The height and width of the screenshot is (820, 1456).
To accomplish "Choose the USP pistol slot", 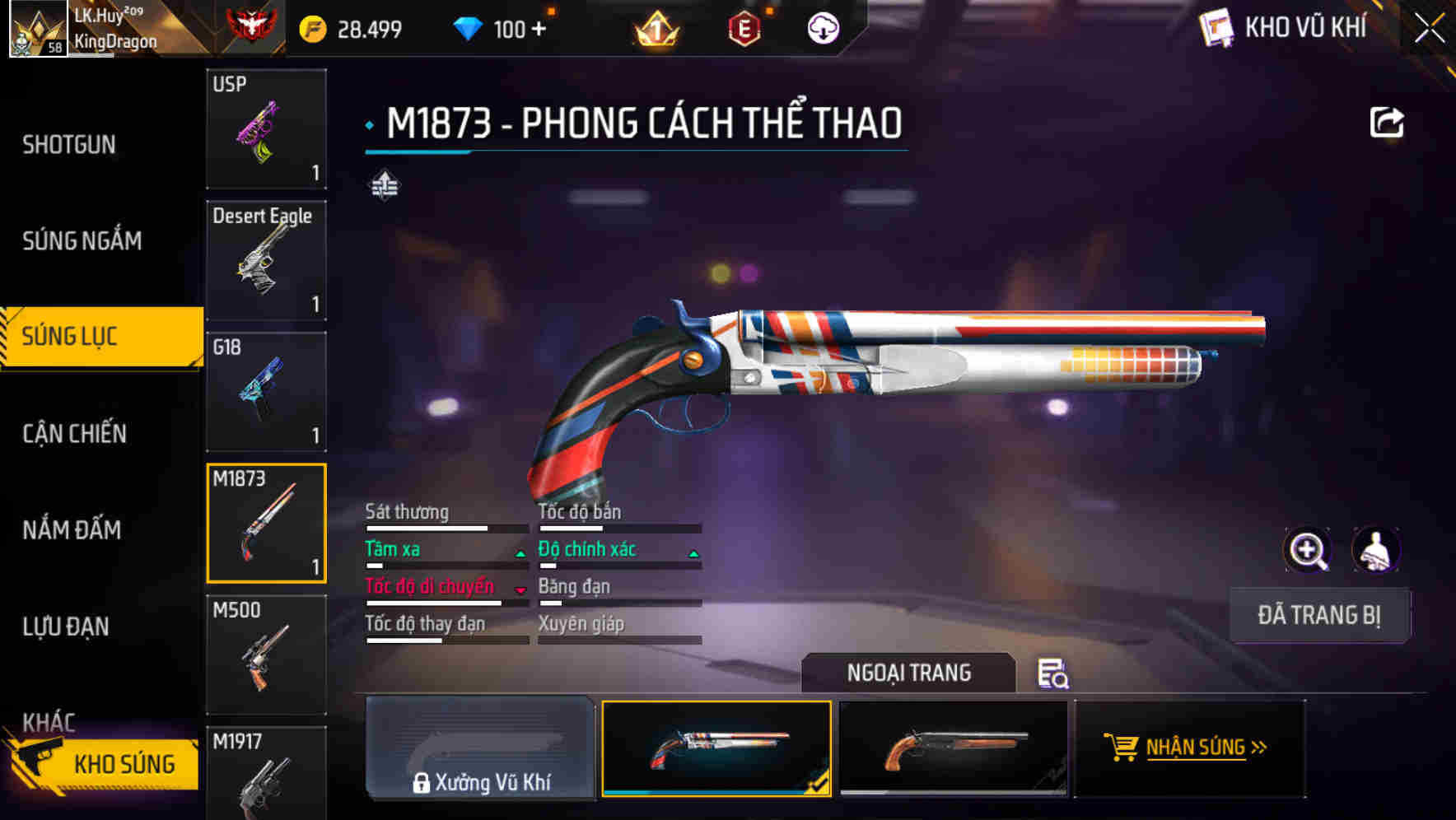I will (266, 128).
